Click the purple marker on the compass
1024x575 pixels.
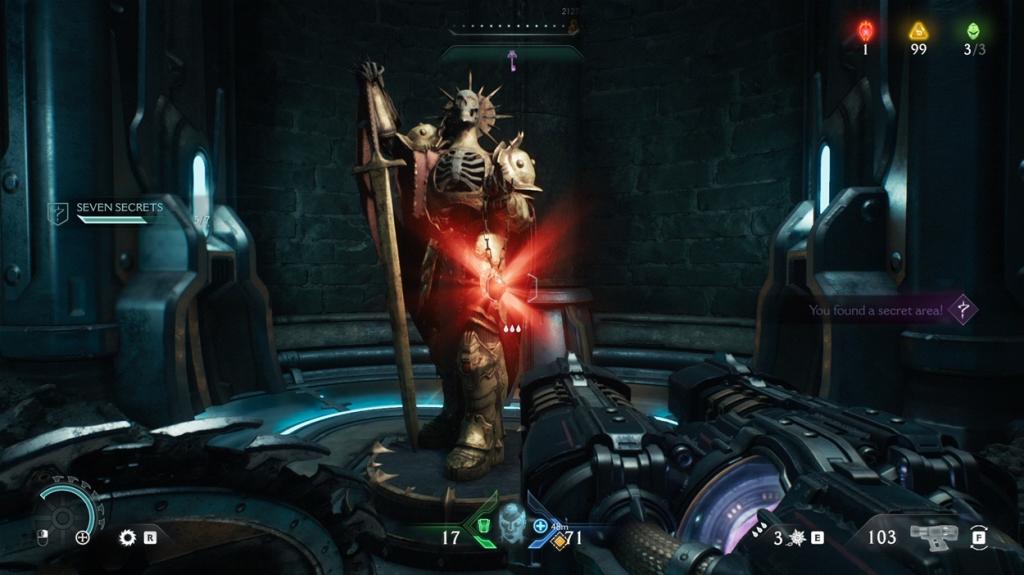[x=512, y=61]
